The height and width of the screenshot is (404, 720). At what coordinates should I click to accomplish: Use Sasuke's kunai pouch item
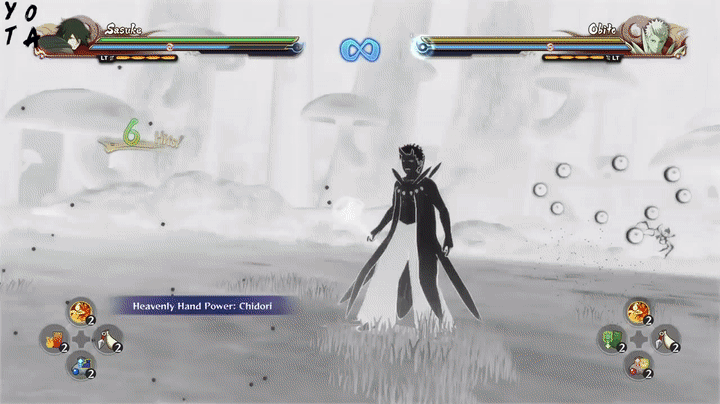point(107,341)
